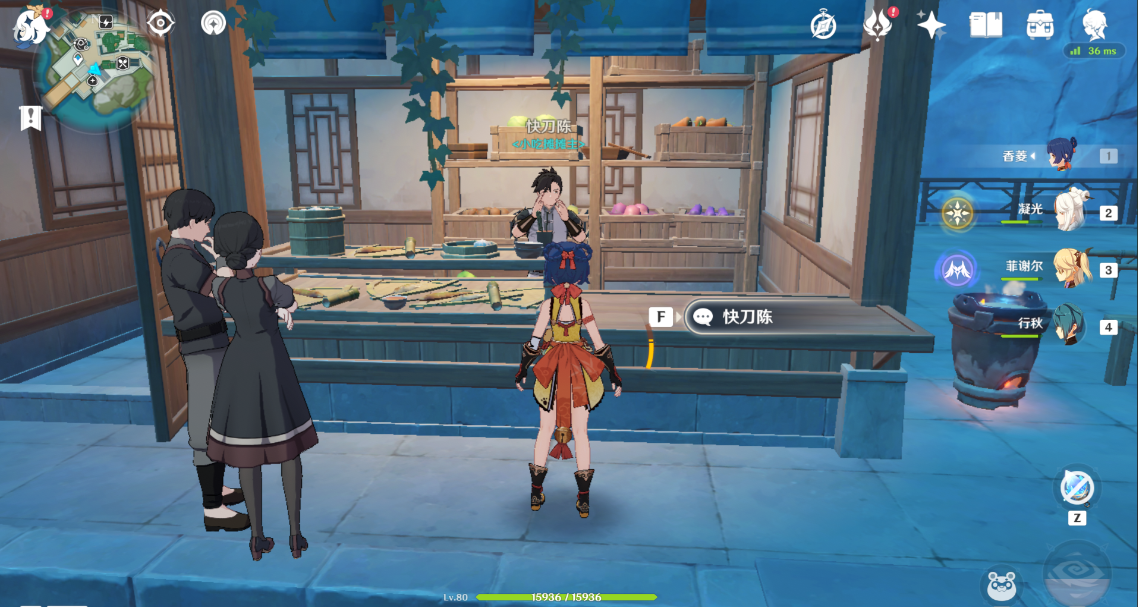Activate the Guoba bear elemental skill
1138x607 pixels.
coord(1001,584)
